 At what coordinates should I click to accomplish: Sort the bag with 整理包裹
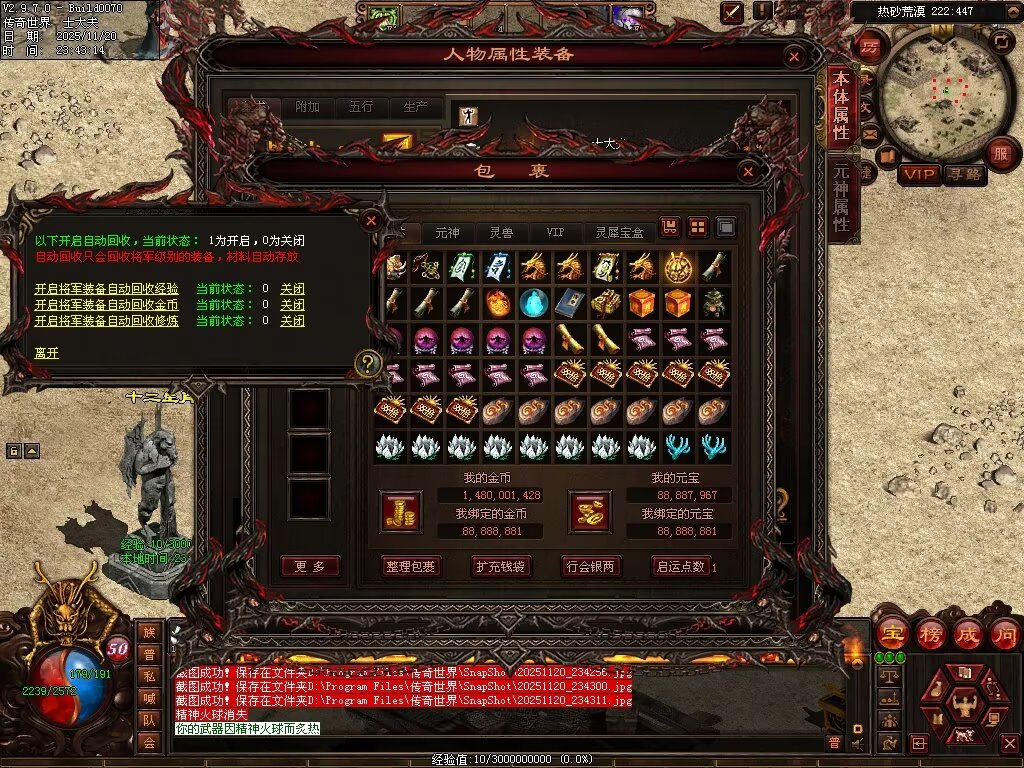pos(410,566)
